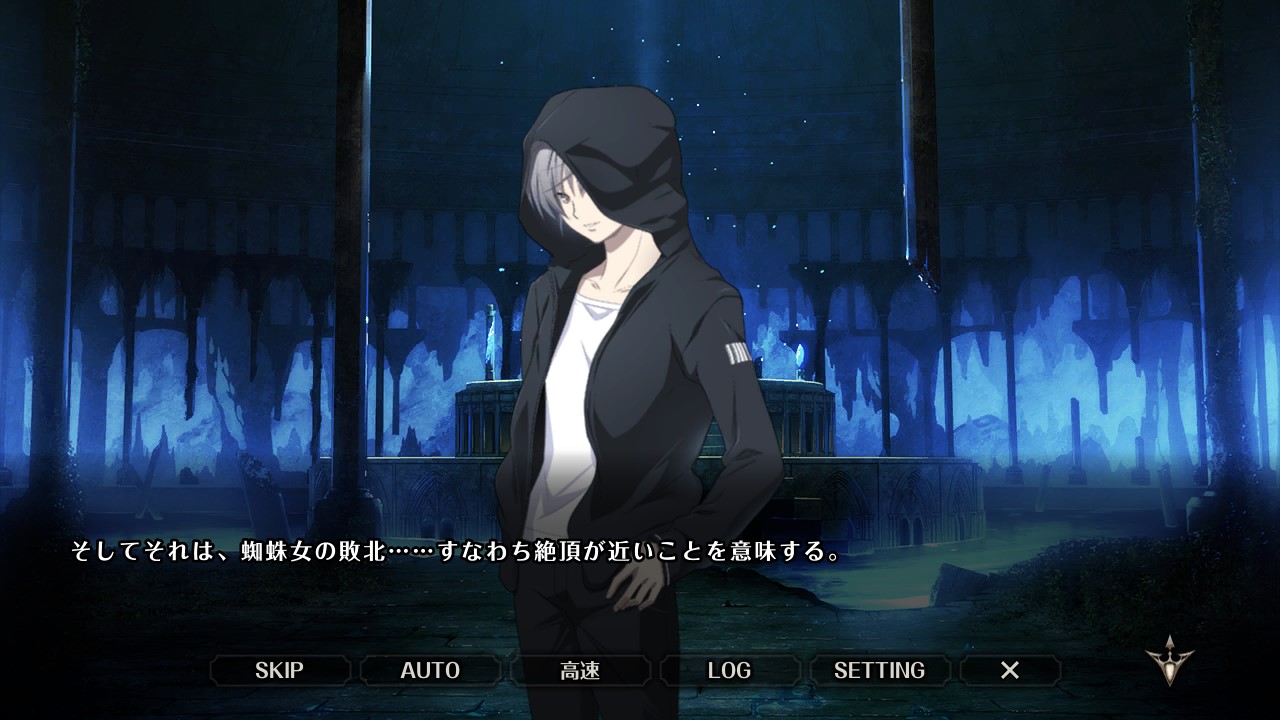Screen dimensions: 1280x720
Task: Open the SETTING menu
Action: click(x=879, y=670)
